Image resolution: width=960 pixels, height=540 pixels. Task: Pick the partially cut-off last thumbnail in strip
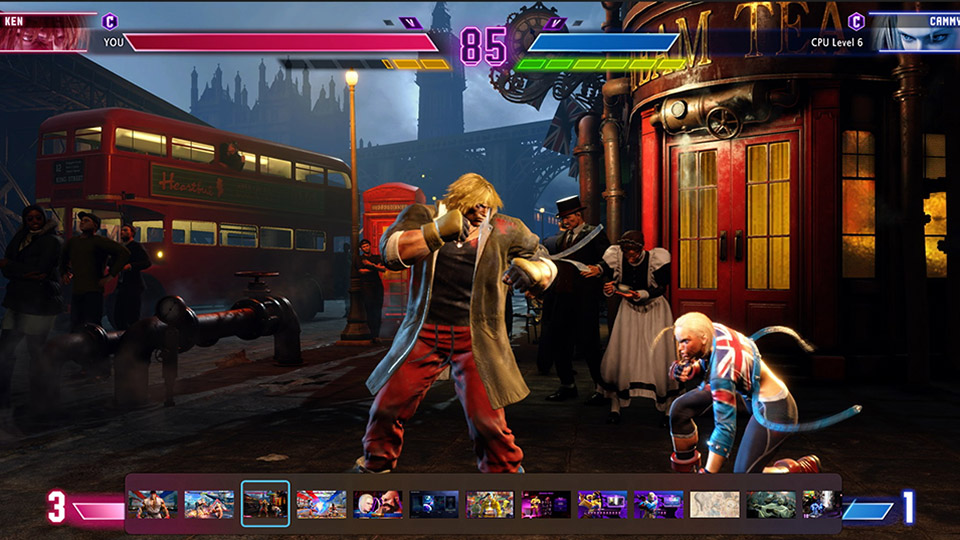pos(821,504)
